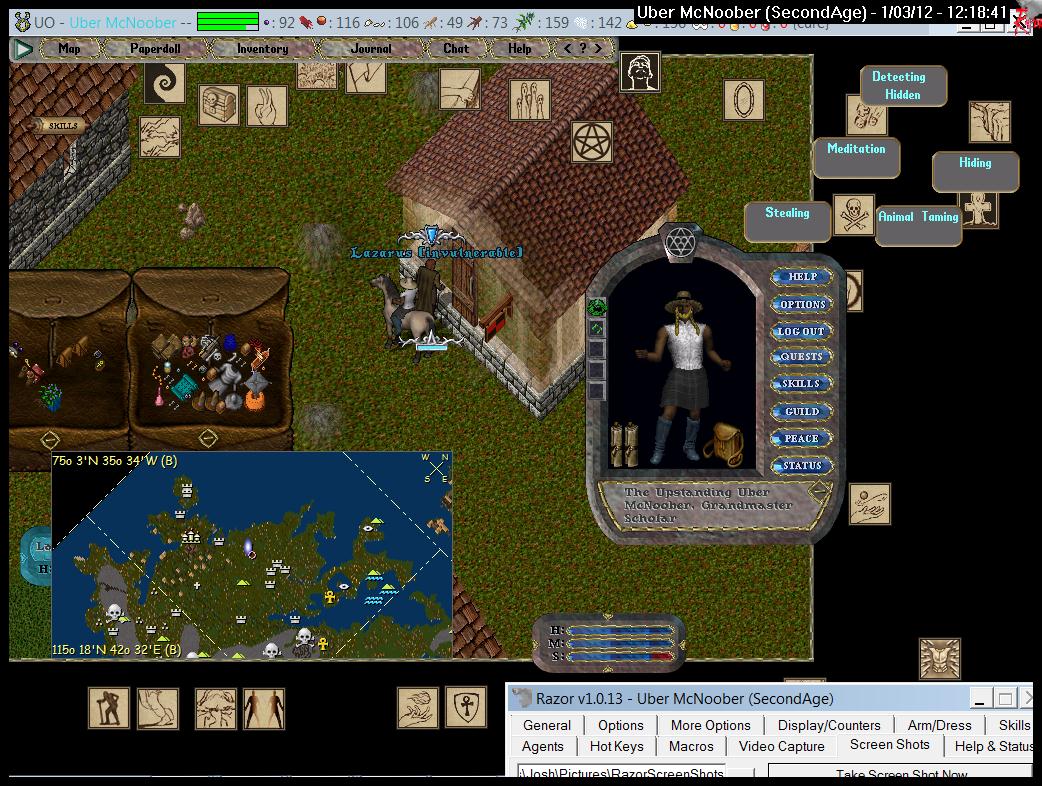Switch to Razor's Hot Keys tab
The image size is (1042, 786).
point(616,746)
